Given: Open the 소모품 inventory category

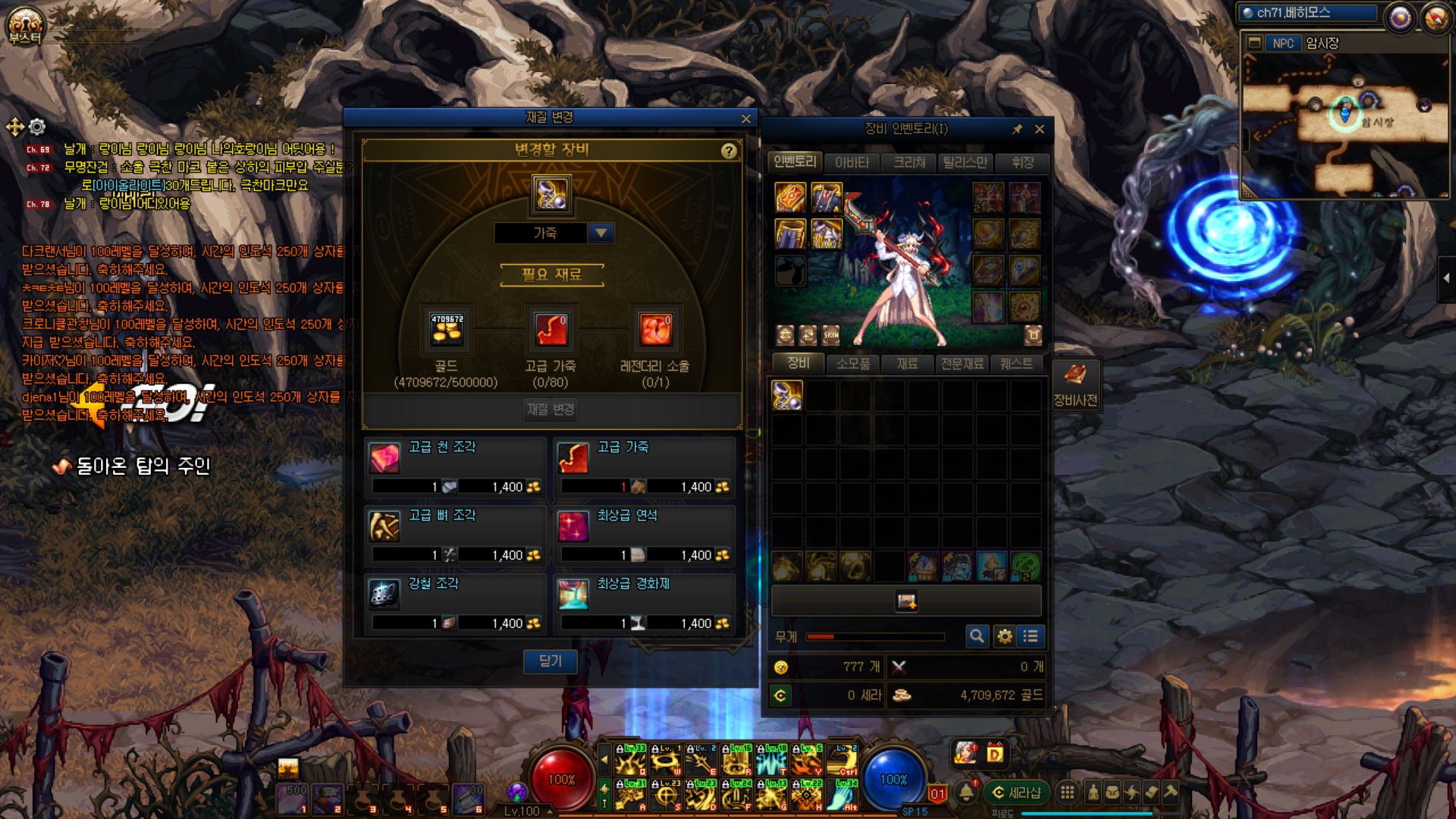Looking at the screenshot, I should pos(853,364).
